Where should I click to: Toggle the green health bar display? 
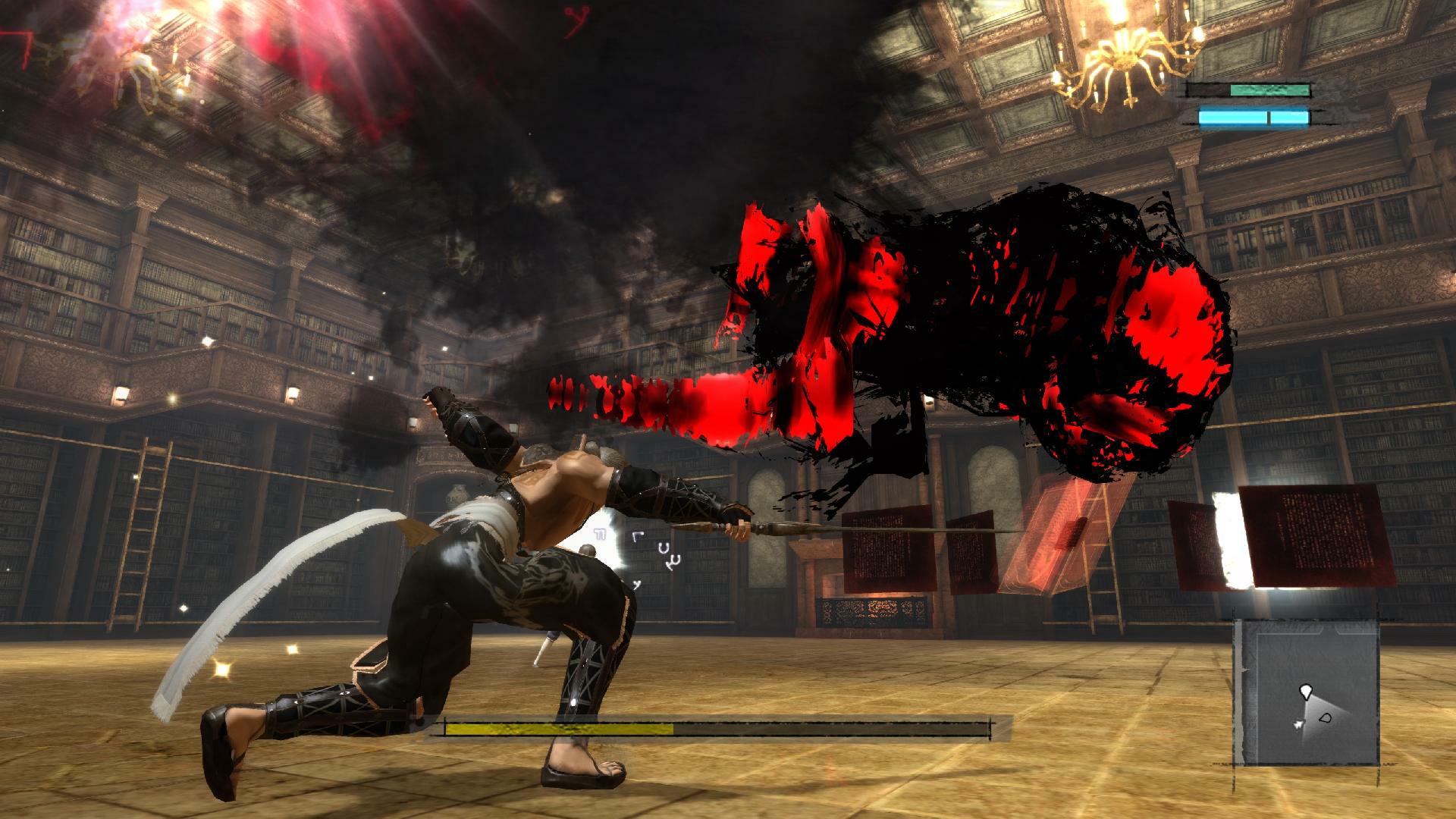[1269, 89]
